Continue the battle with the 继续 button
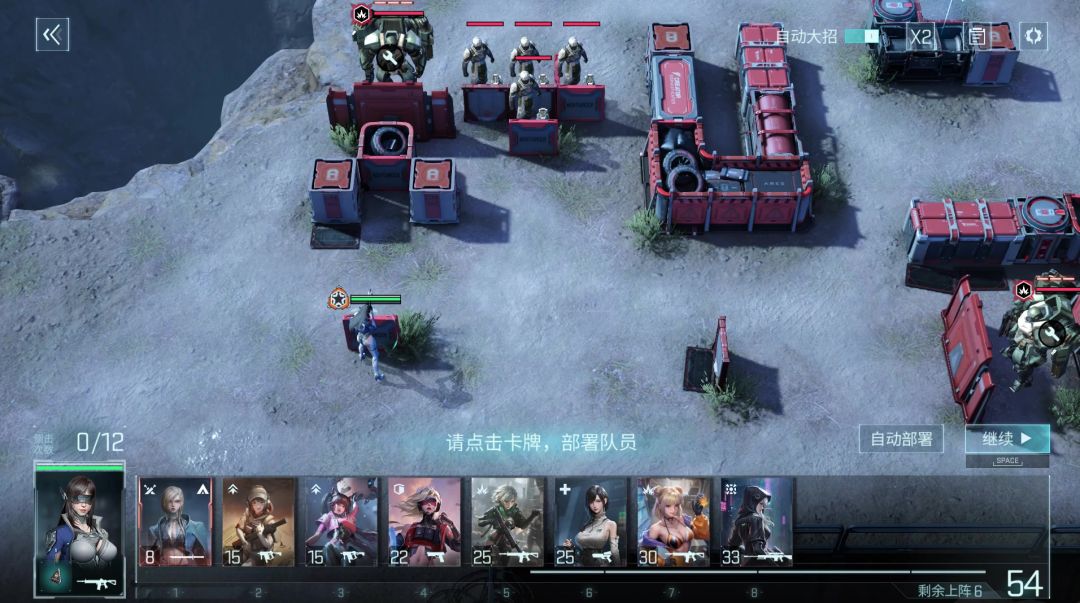Screen dimensions: 1080x603 tap(1007, 439)
